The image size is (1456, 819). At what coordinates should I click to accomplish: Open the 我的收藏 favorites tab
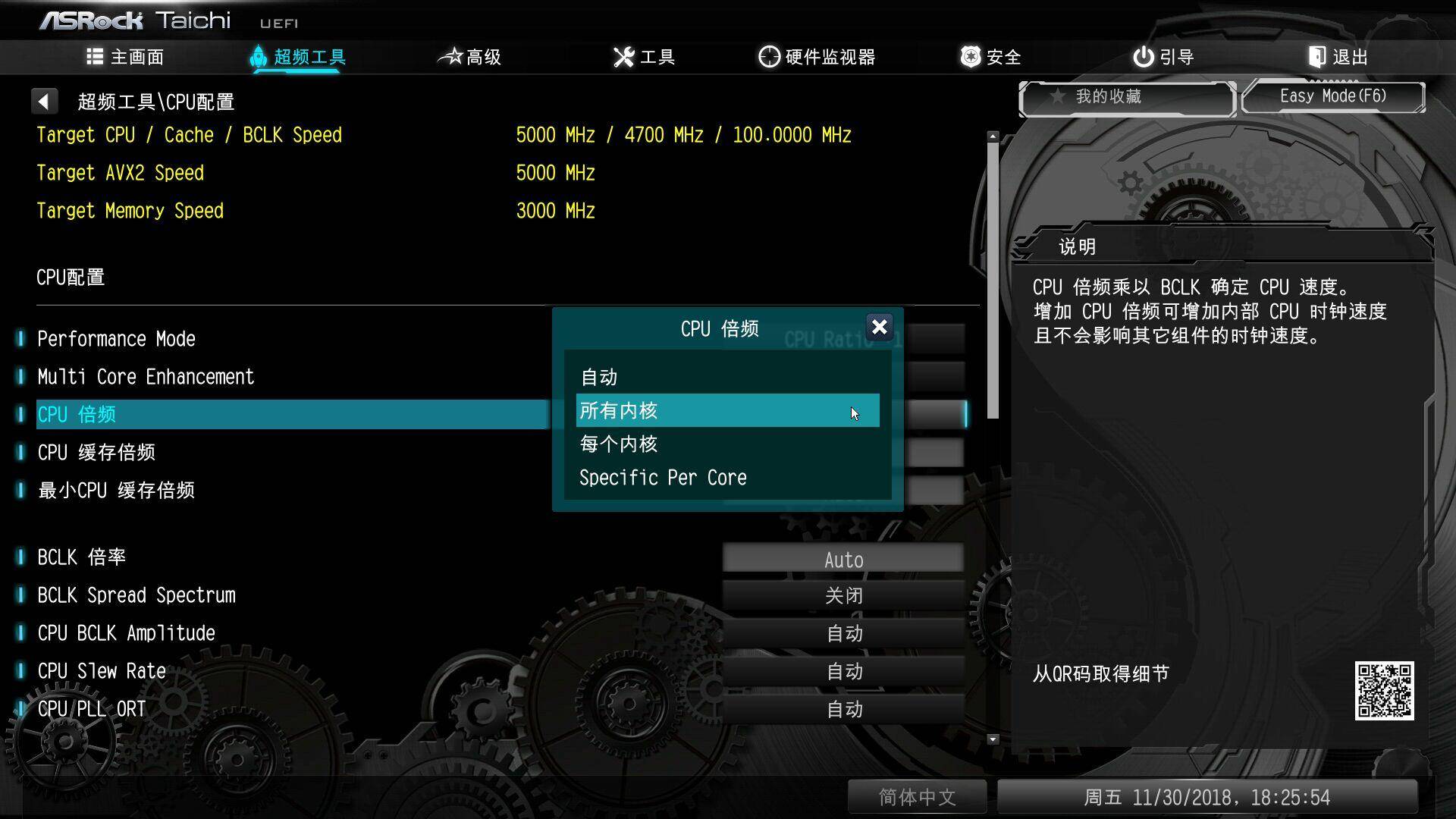(x=1127, y=97)
